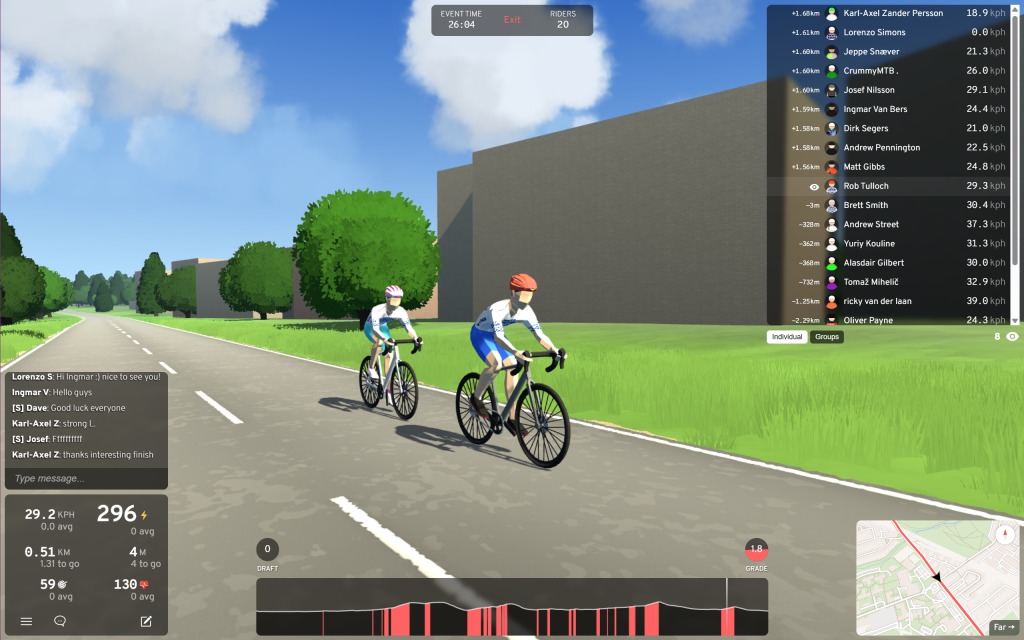Viewport: 1024px width, 640px height.
Task: Click the elevation profile bar
Action: (x=512, y=607)
